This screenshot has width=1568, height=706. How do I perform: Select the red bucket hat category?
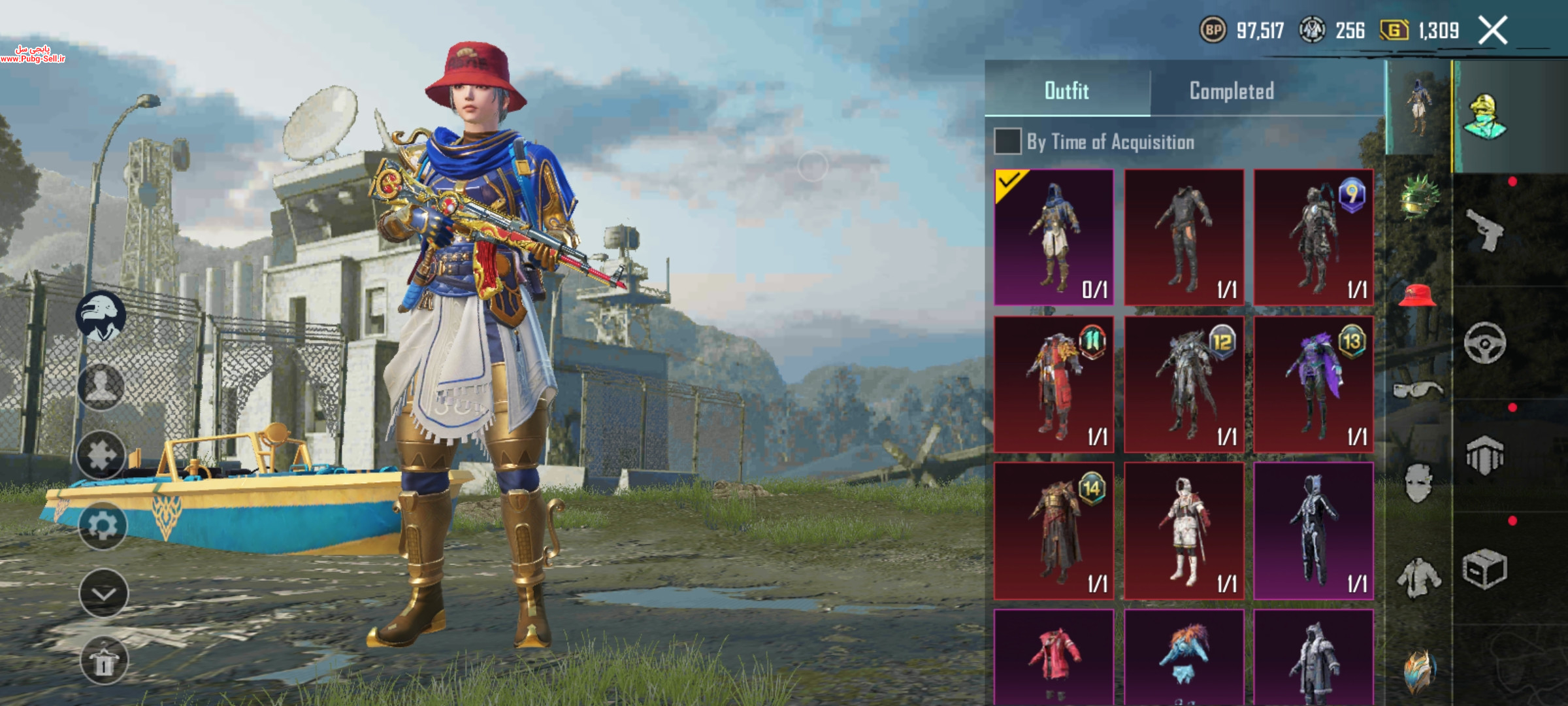(1417, 296)
